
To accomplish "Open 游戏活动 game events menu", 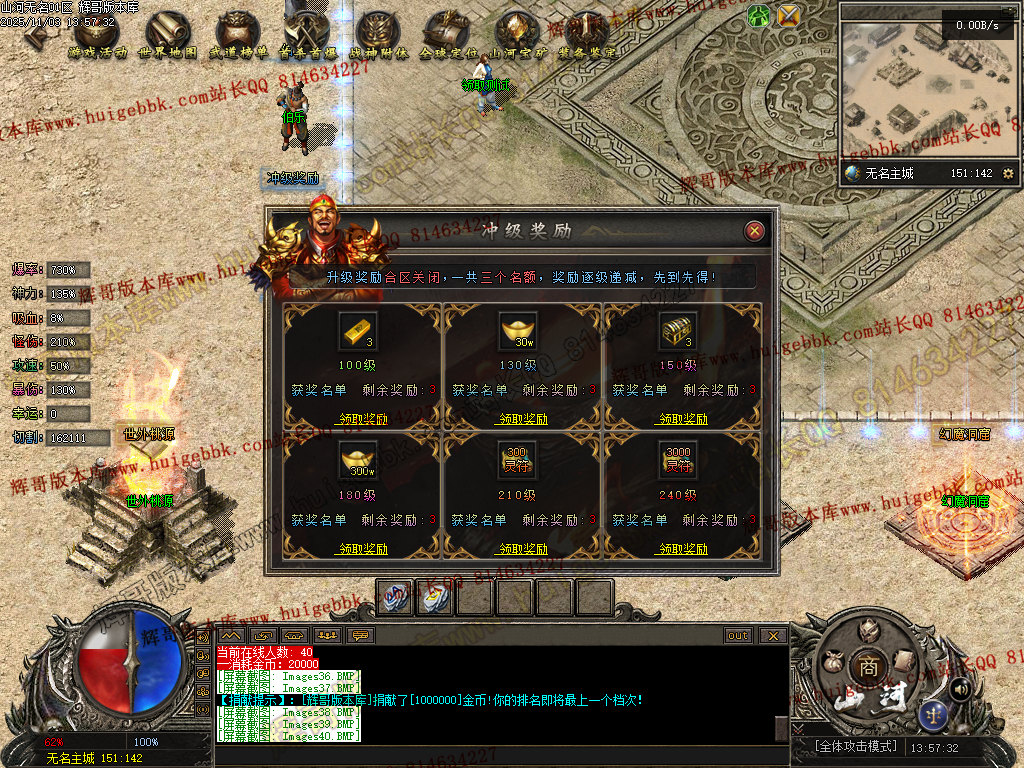I will click(x=98, y=34).
